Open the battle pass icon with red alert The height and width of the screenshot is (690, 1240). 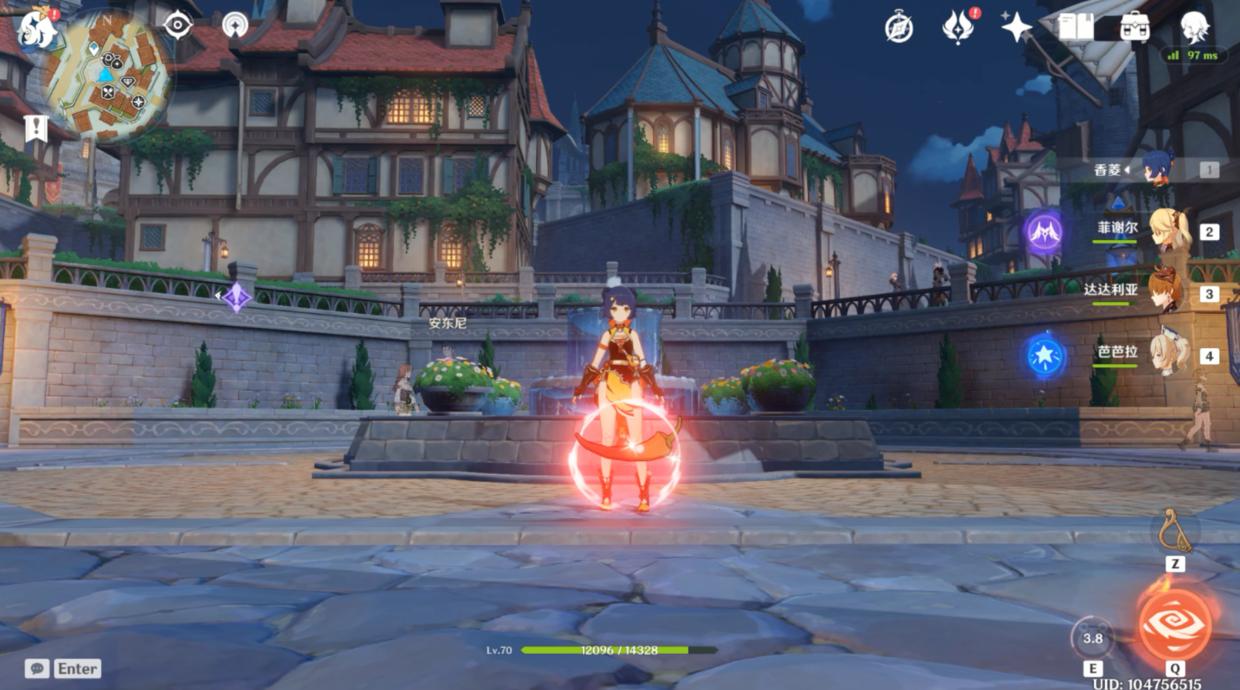coord(958,27)
